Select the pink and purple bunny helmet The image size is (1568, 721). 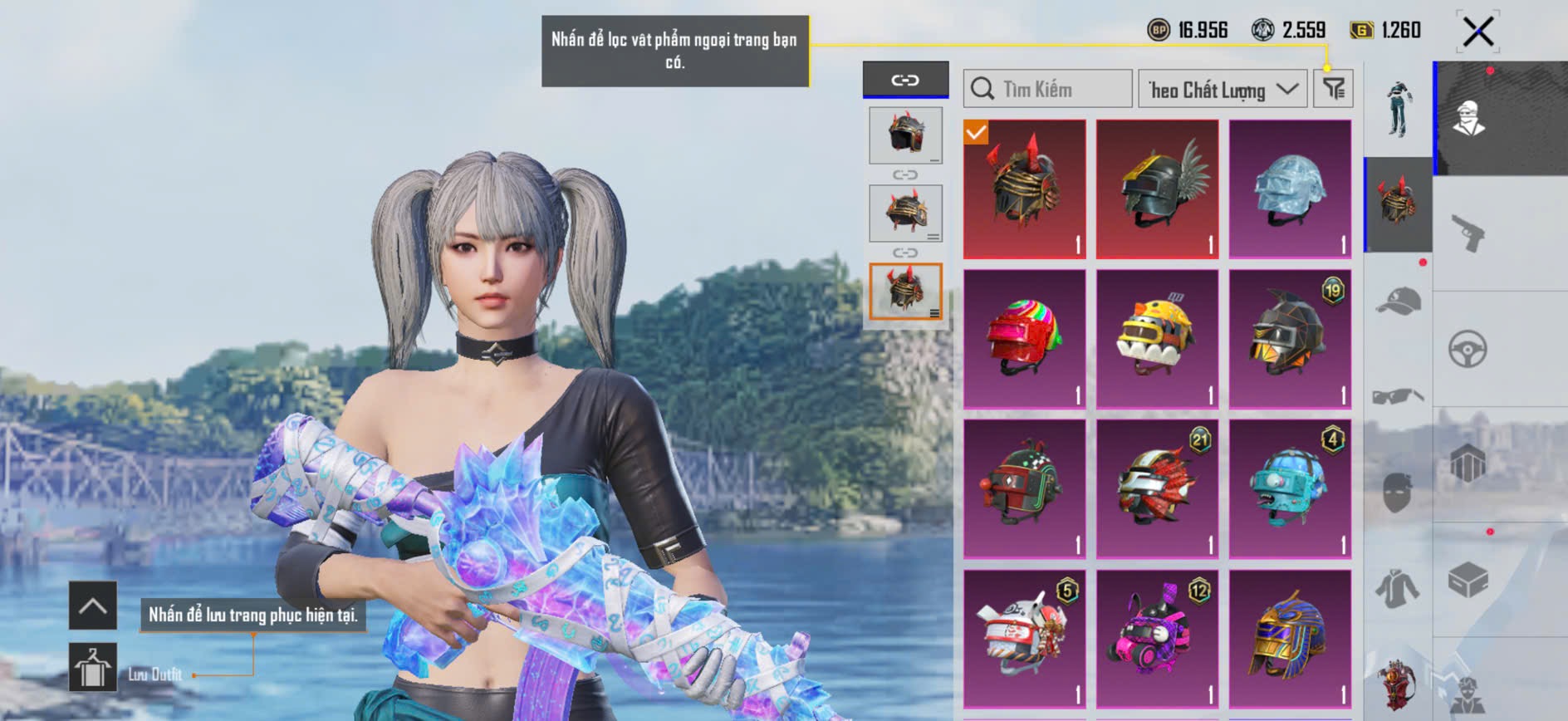point(1157,638)
